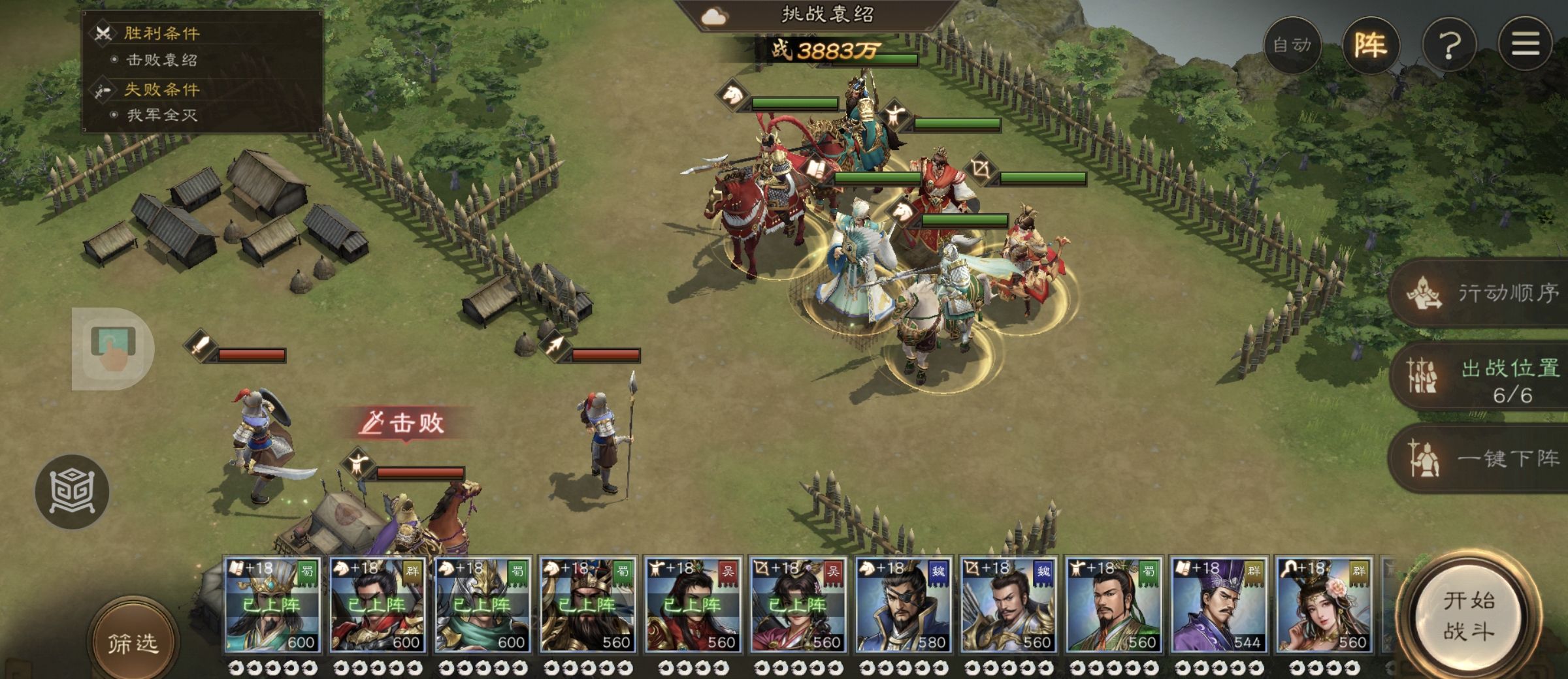Screen dimensions: 1568x679
Task: Open the 筛选 hero filter
Action: 133,642
